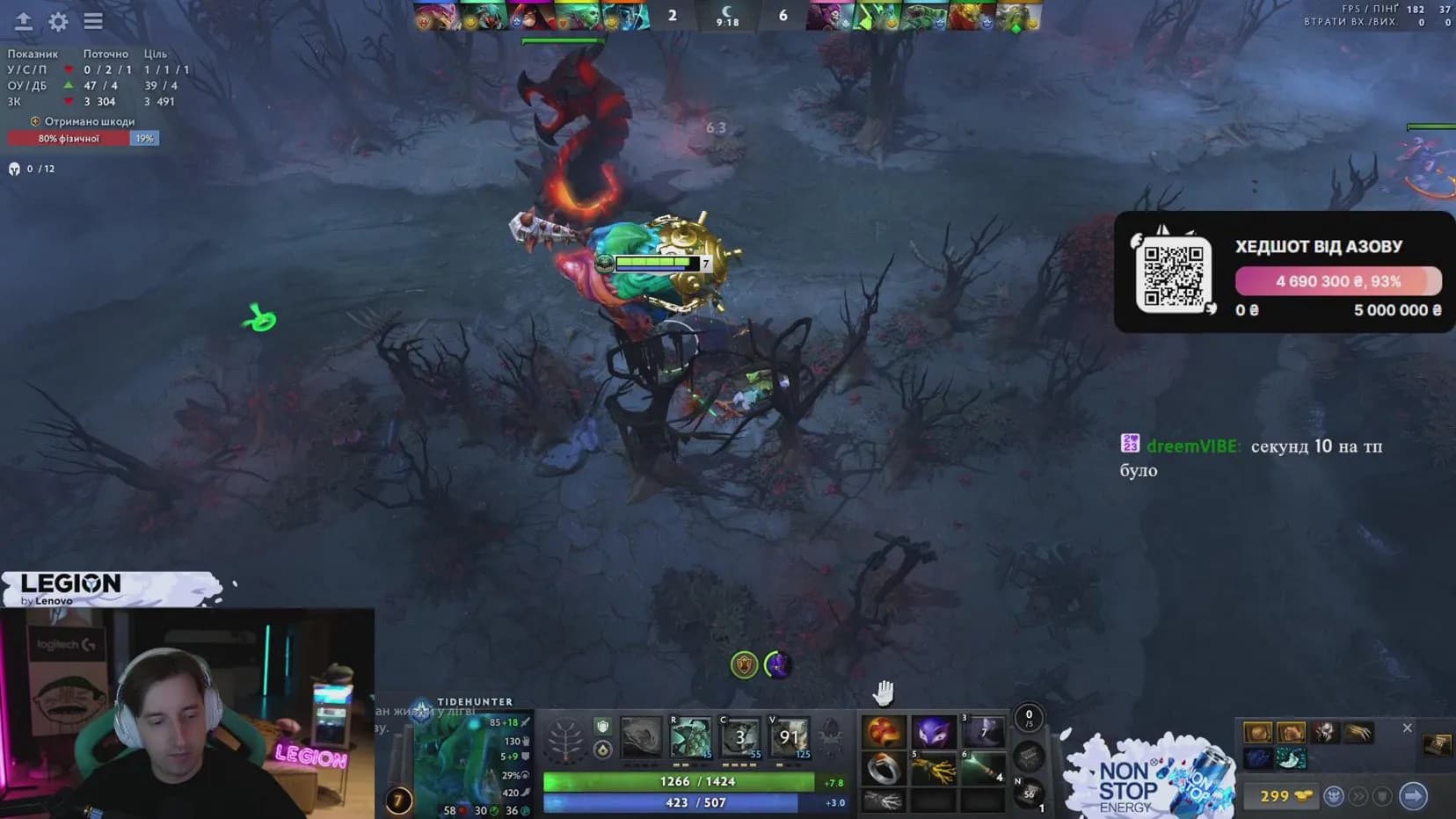This screenshot has height=819, width=1456.
Task: Activate the Ravage ultimate ability
Action: 790,738
